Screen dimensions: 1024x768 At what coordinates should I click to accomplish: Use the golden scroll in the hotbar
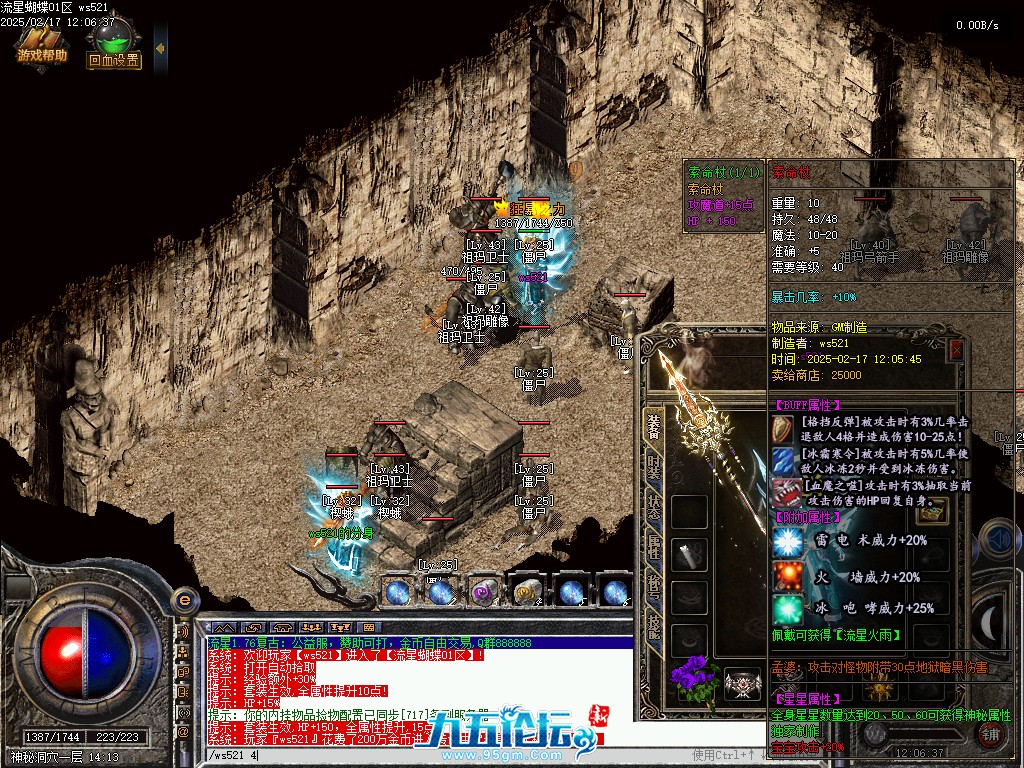pyautogui.click(x=527, y=592)
